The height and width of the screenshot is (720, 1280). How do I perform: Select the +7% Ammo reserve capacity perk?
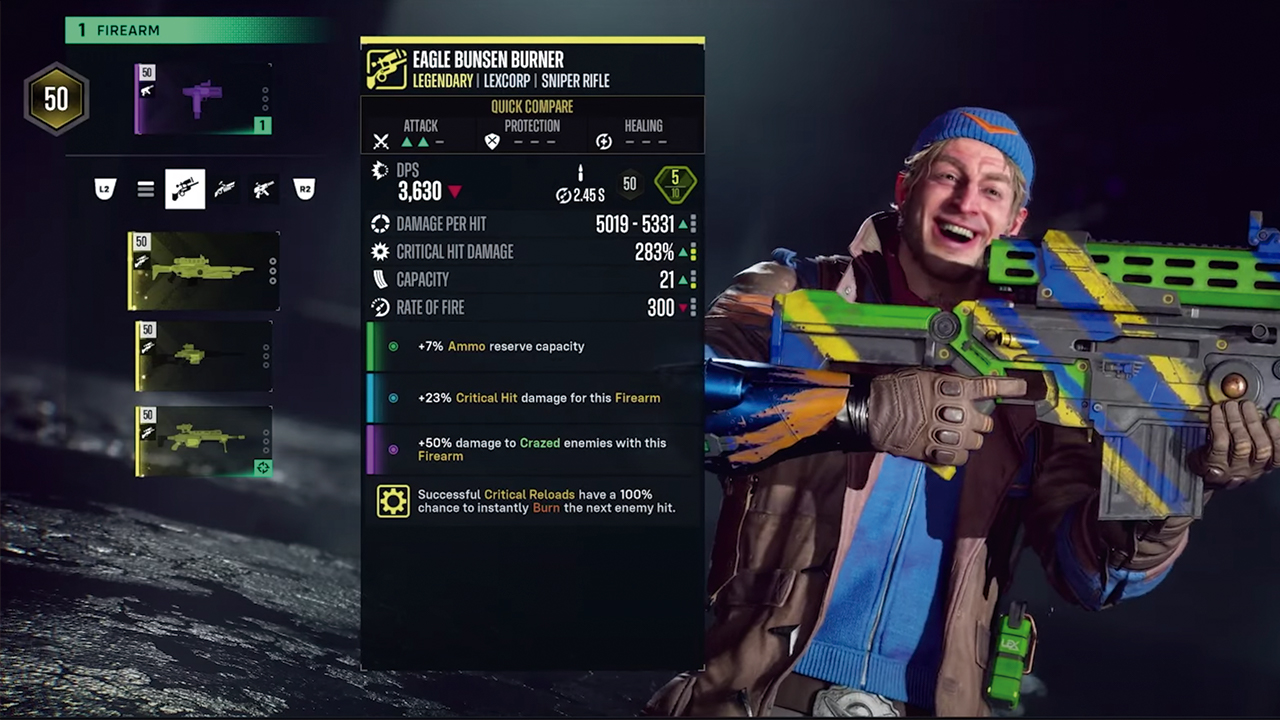coord(500,346)
